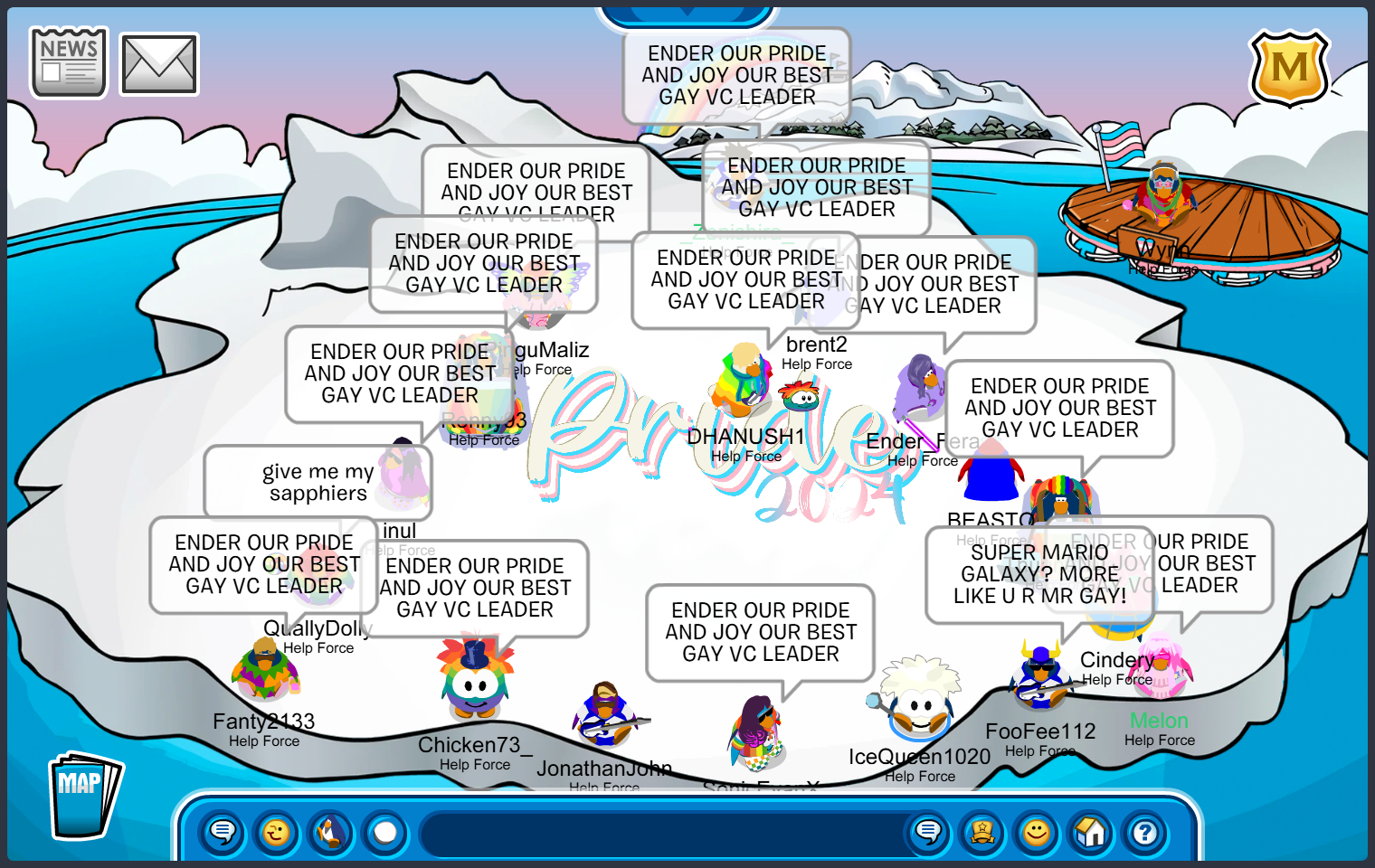The width and height of the screenshot is (1375, 868).
Task: Select the rainbow penguin Chicken73_
Action: click(475, 687)
